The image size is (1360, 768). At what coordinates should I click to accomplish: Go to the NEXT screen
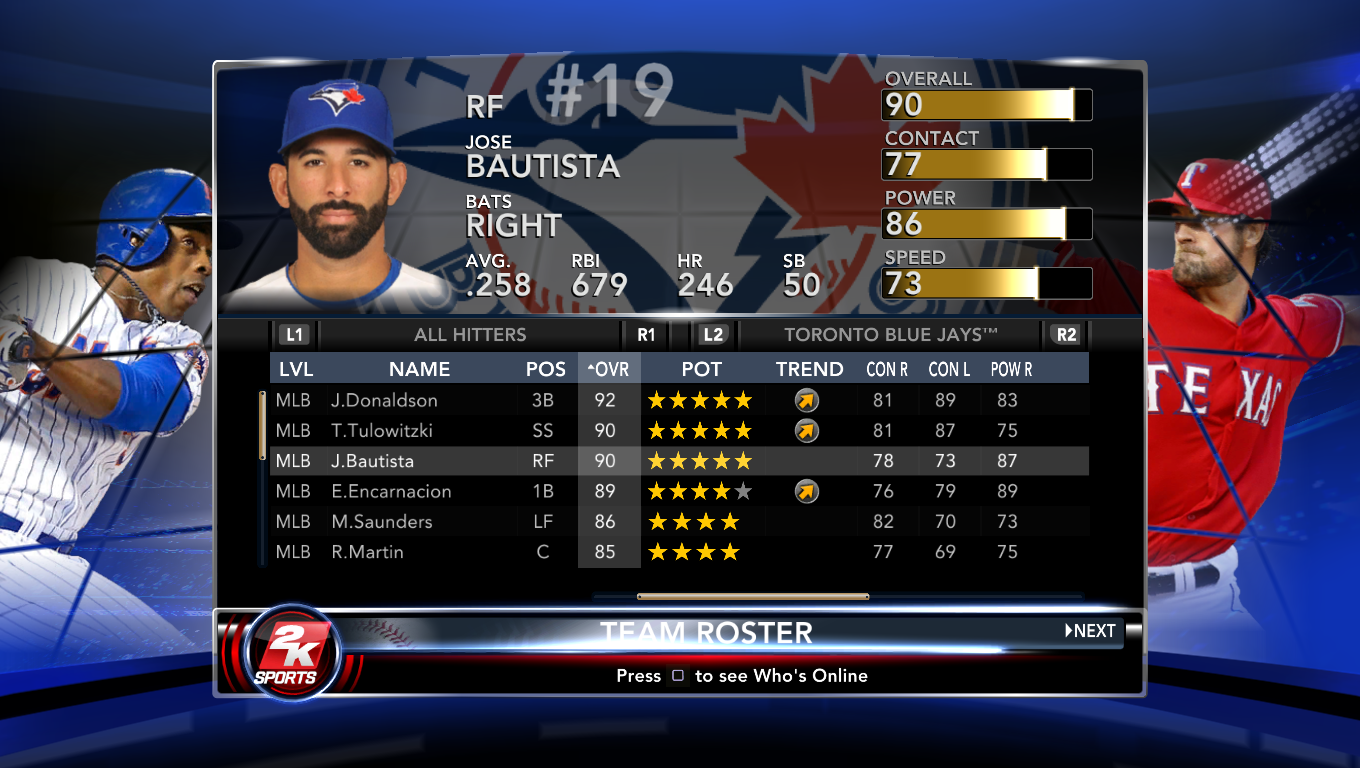click(1090, 631)
